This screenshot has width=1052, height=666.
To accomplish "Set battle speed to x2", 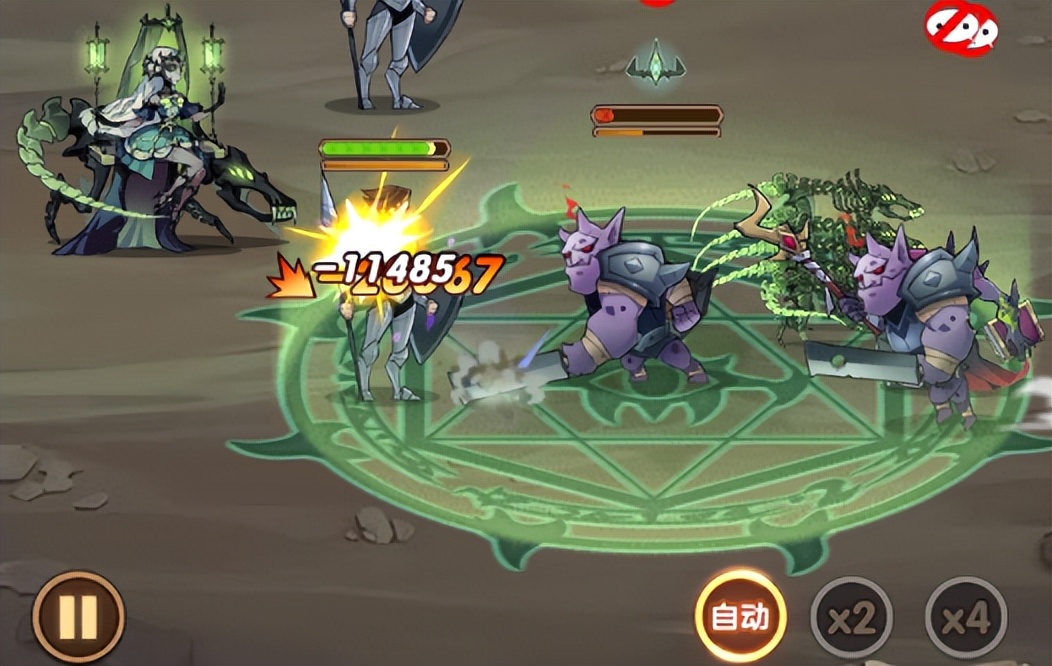I will tap(851, 619).
